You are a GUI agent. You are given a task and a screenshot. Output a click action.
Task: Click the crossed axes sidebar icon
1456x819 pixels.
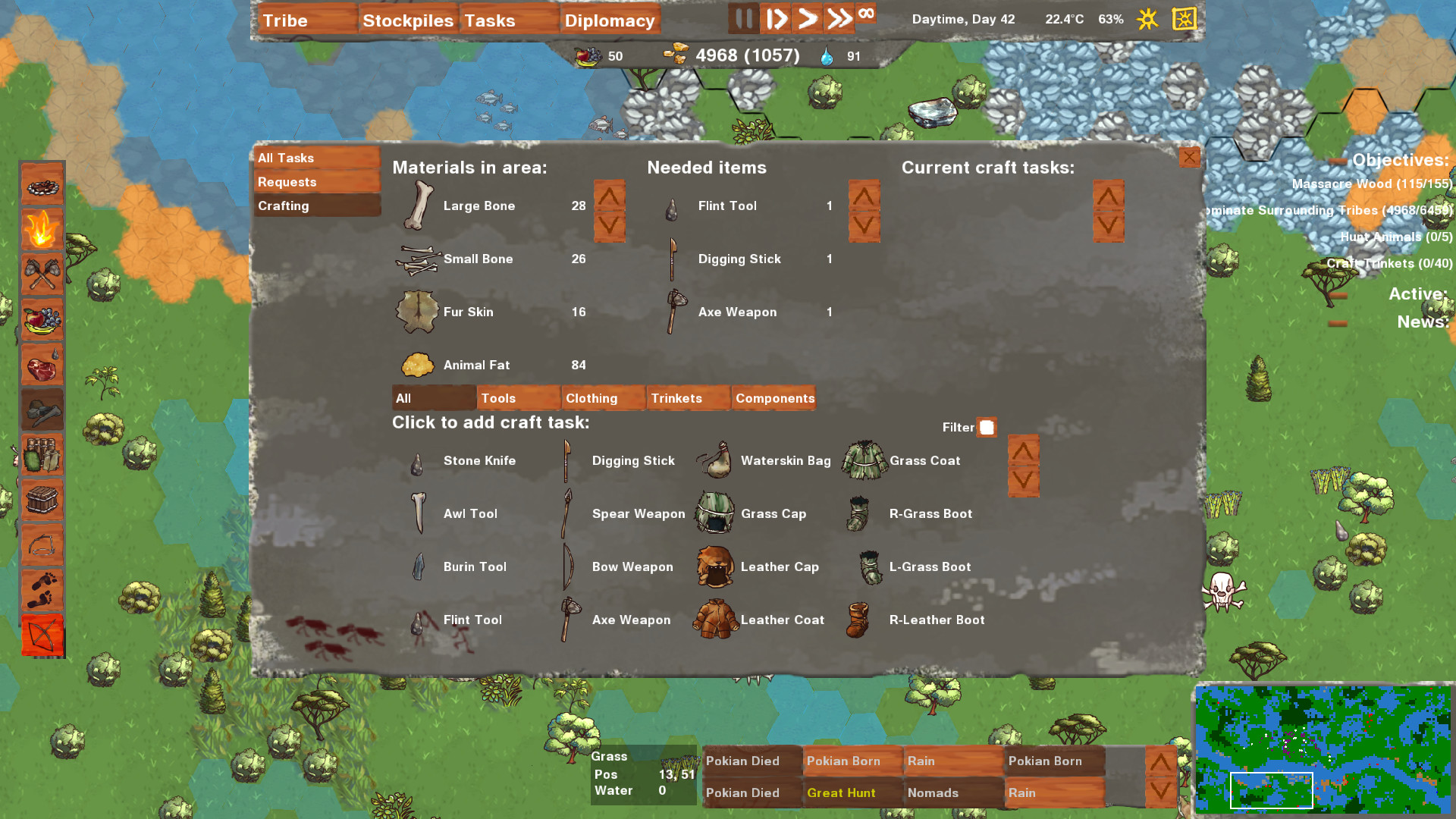point(42,275)
